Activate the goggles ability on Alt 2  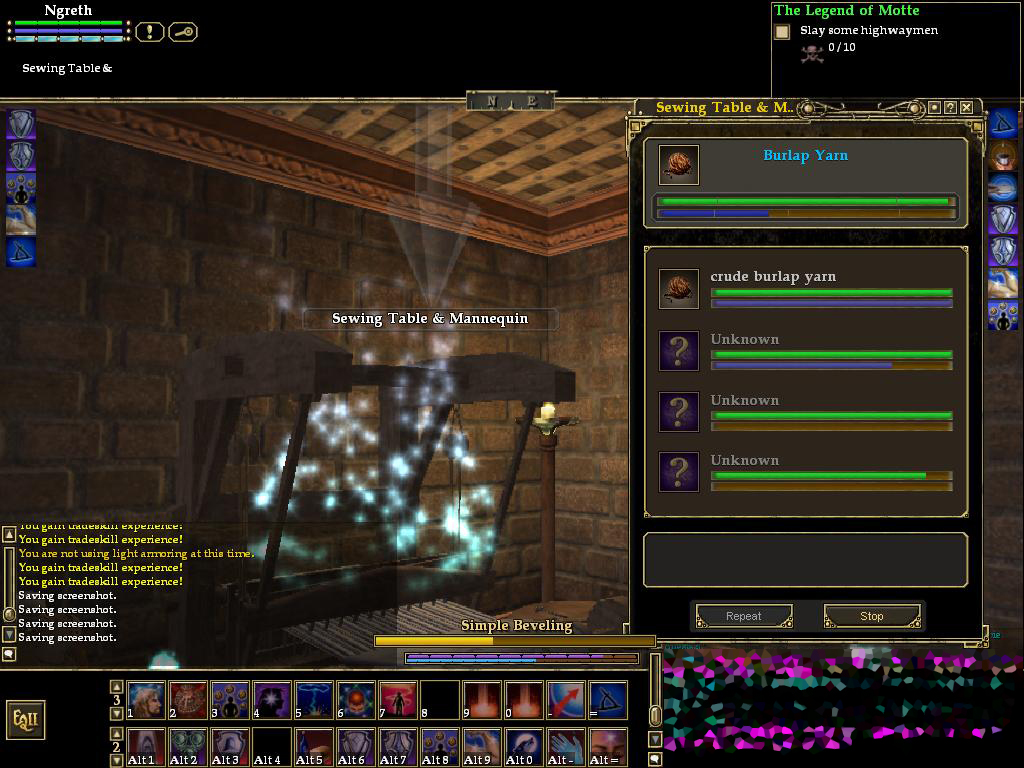click(x=188, y=746)
